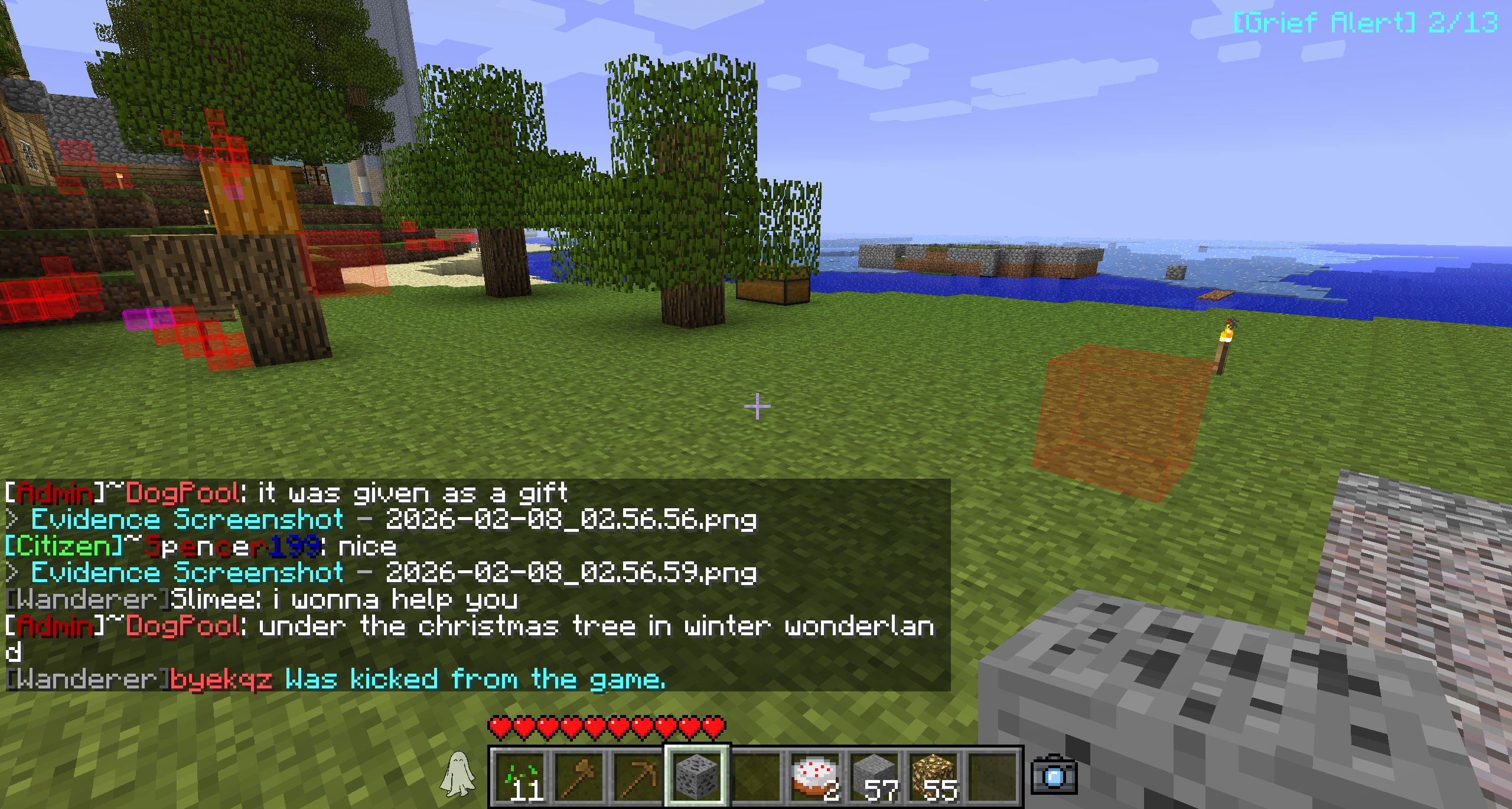Click the camera screenshot icon
Image resolution: width=1512 pixels, height=809 pixels.
(x=1054, y=775)
